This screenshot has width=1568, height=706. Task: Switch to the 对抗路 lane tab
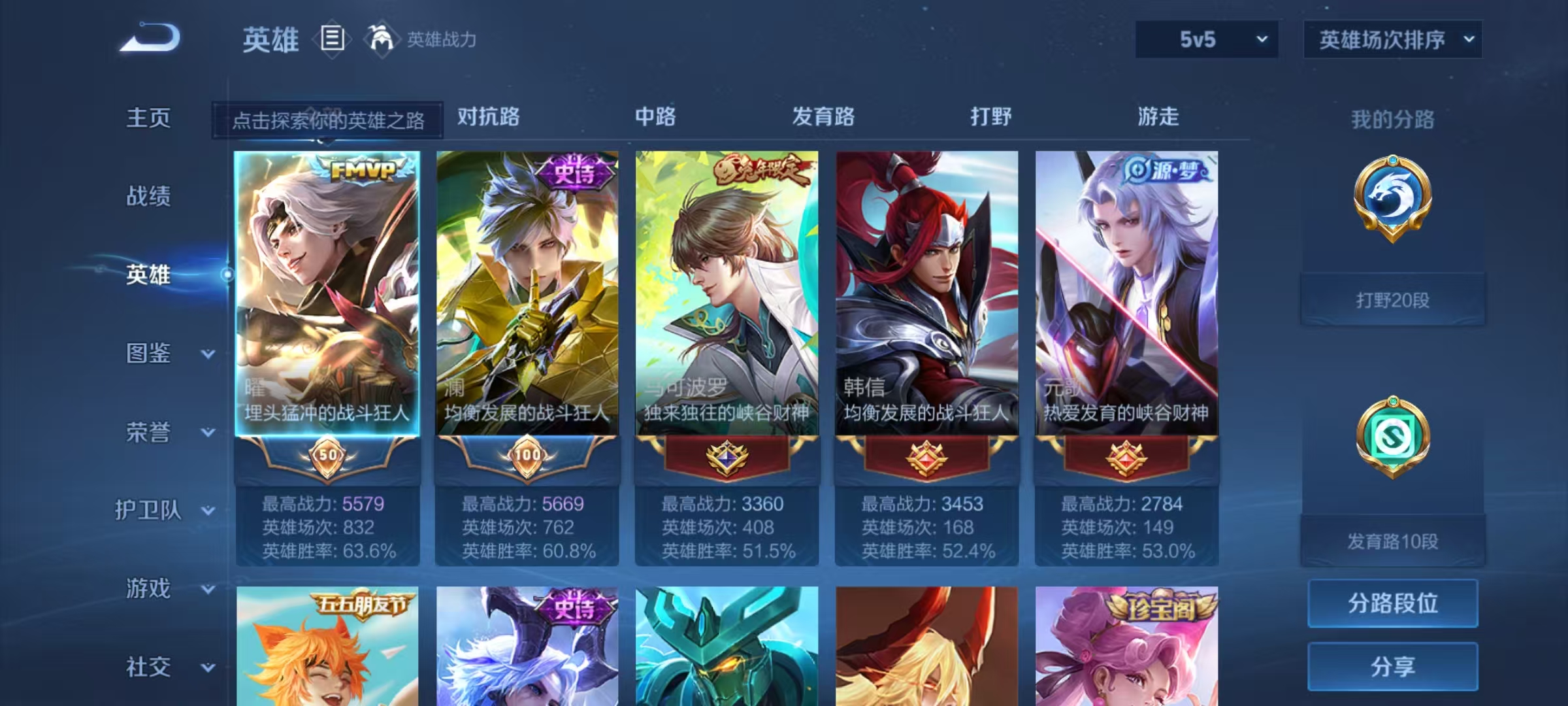click(488, 118)
